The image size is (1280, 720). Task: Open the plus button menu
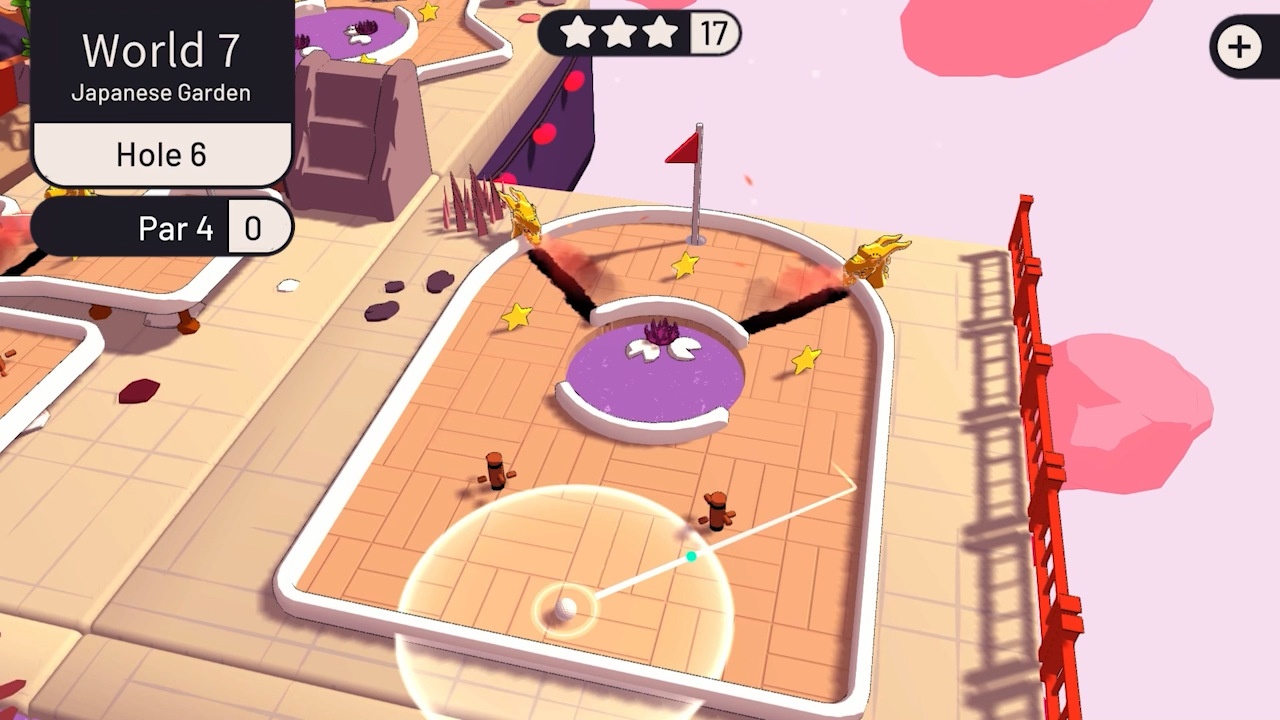coord(1240,47)
